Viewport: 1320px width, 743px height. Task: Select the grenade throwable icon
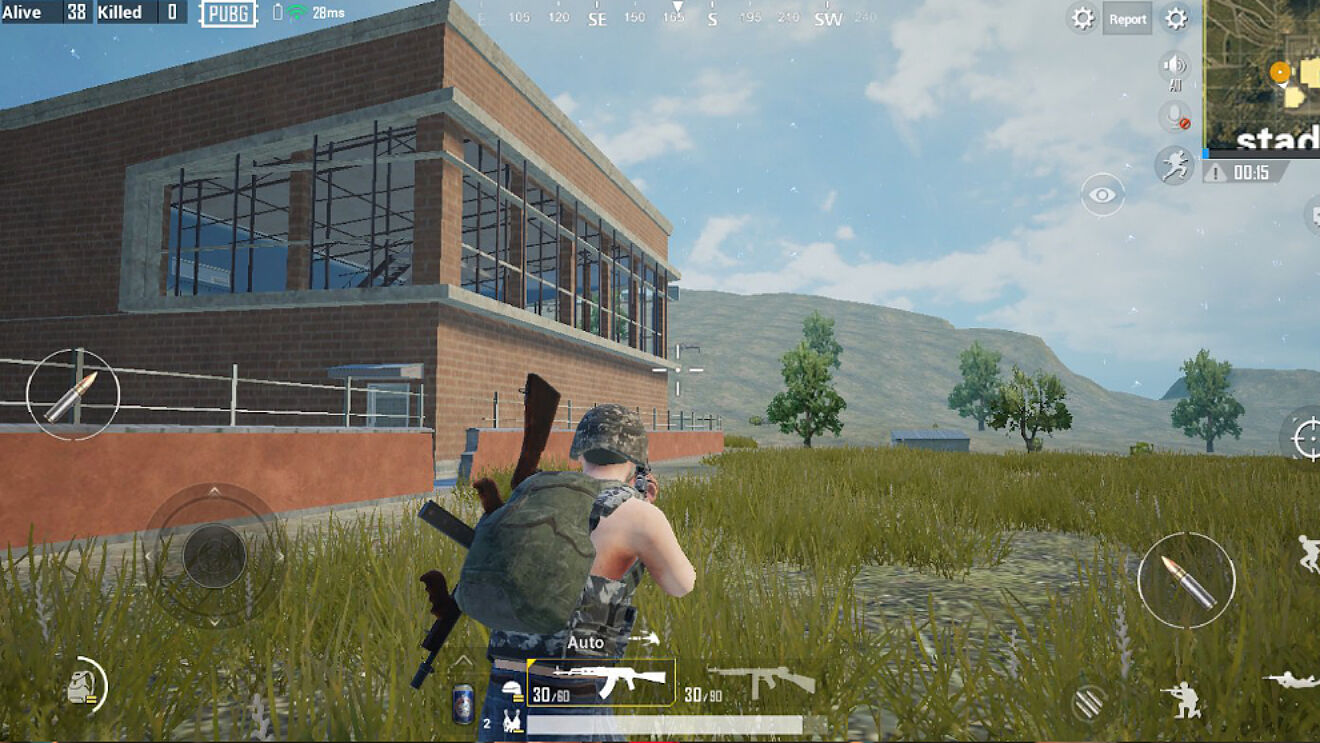tap(83, 687)
